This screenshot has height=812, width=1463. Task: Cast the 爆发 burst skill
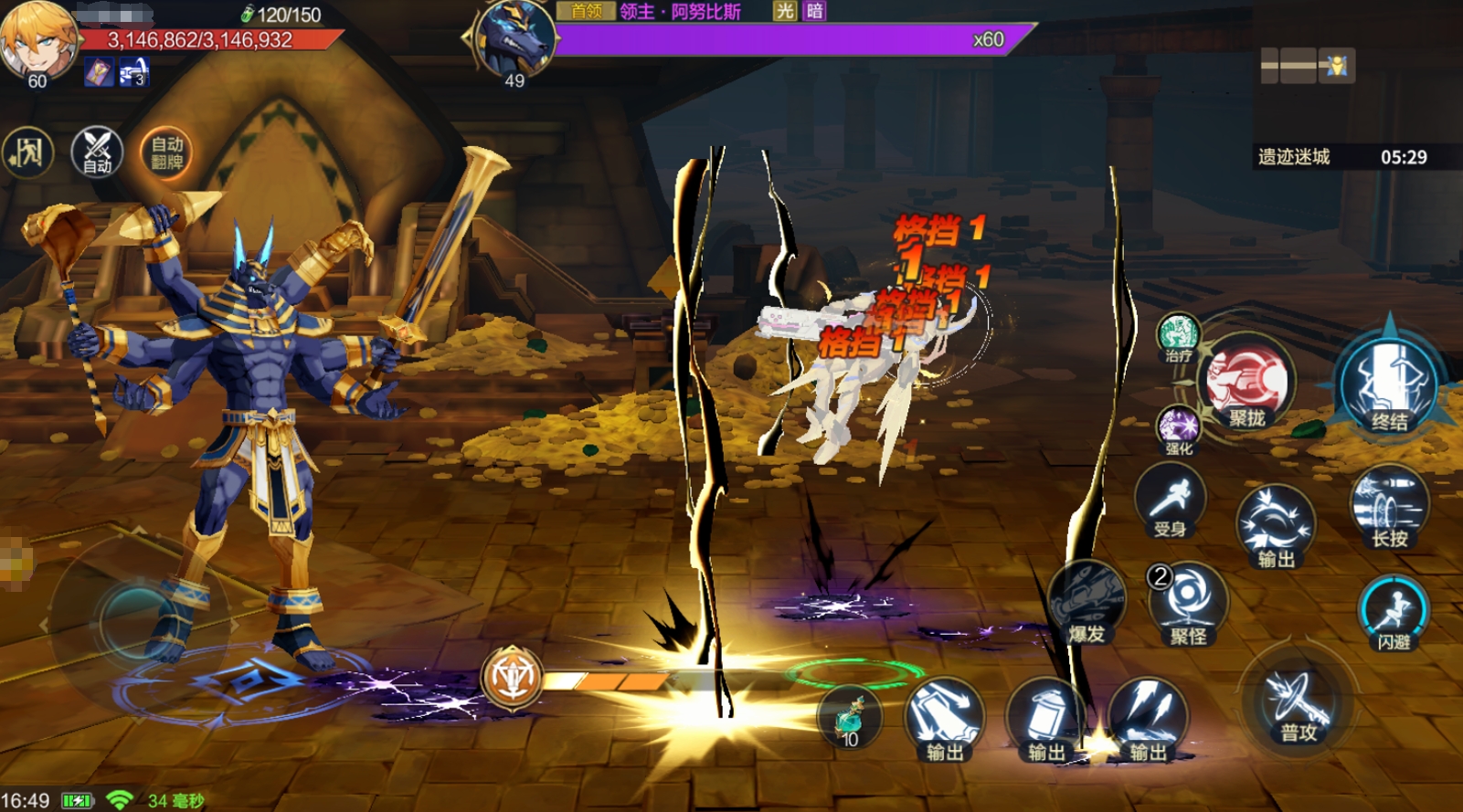tap(1087, 605)
